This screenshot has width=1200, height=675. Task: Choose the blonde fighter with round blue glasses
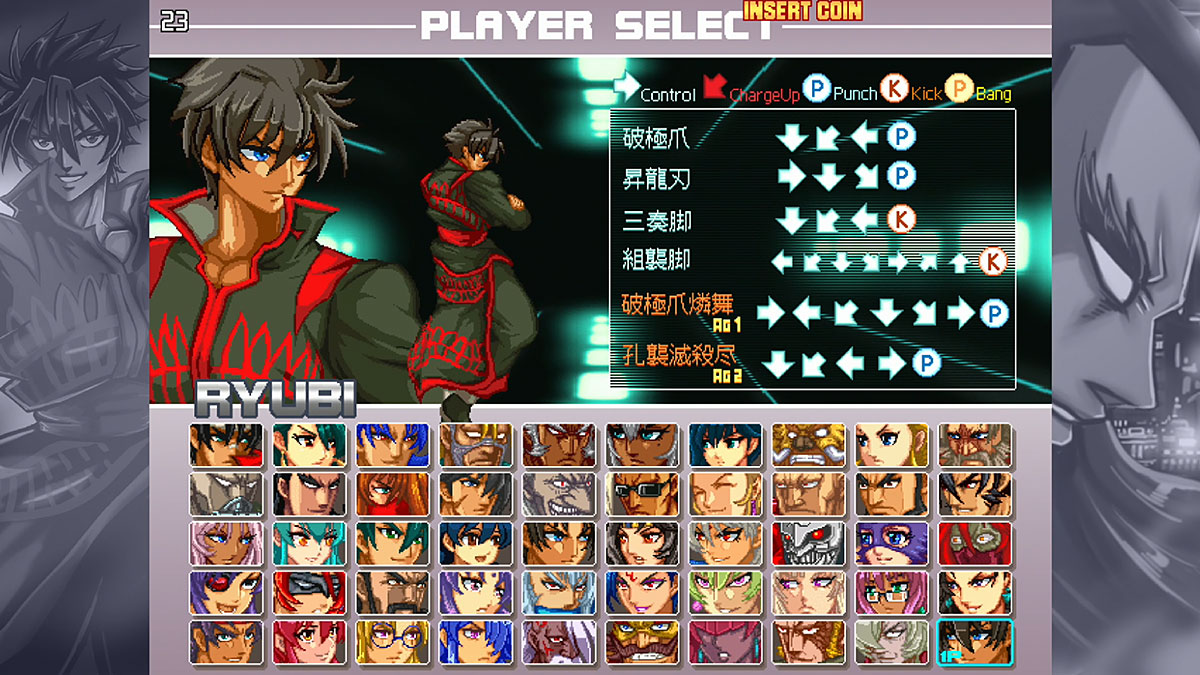tap(392, 642)
